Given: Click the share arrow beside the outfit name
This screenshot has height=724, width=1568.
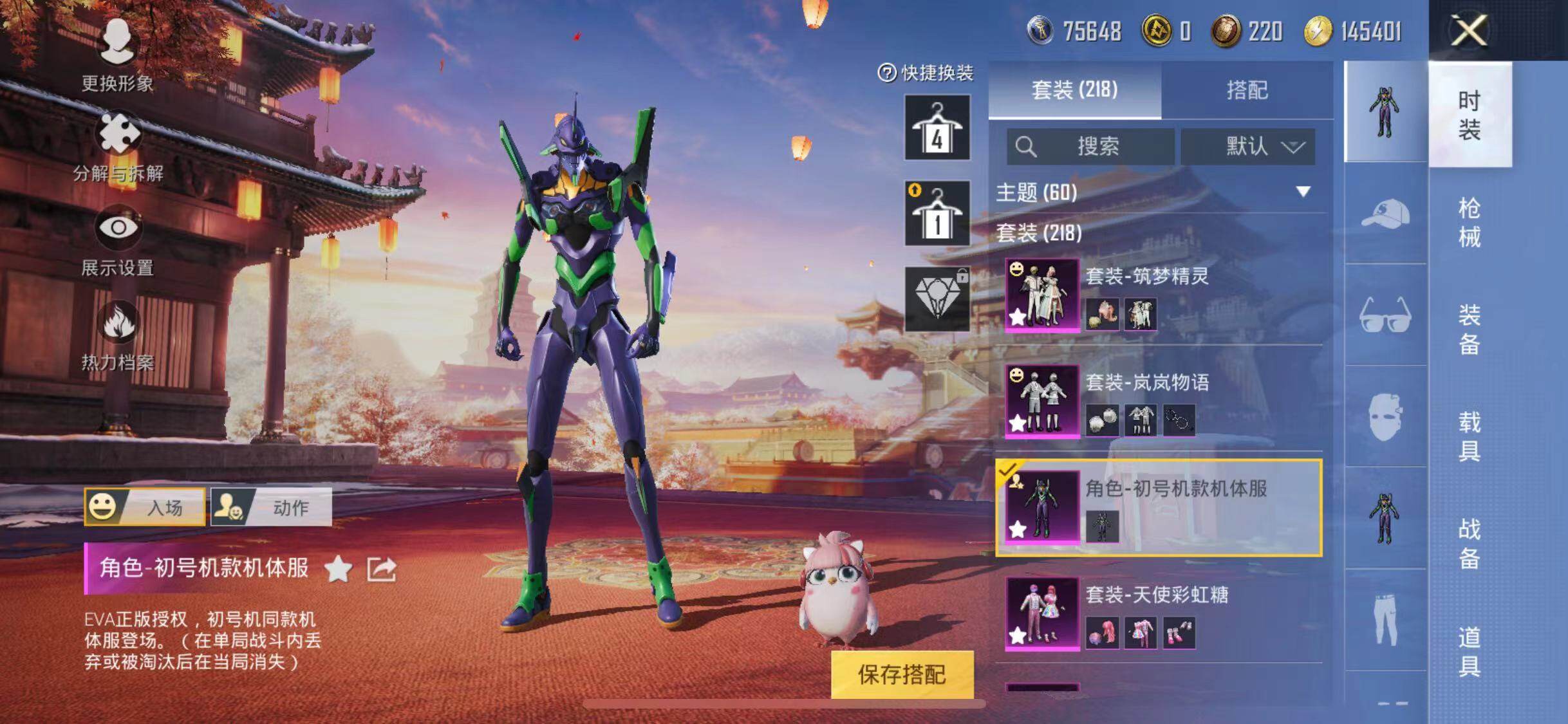Looking at the screenshot, I should pyautogui.click(x=381, y=569).
